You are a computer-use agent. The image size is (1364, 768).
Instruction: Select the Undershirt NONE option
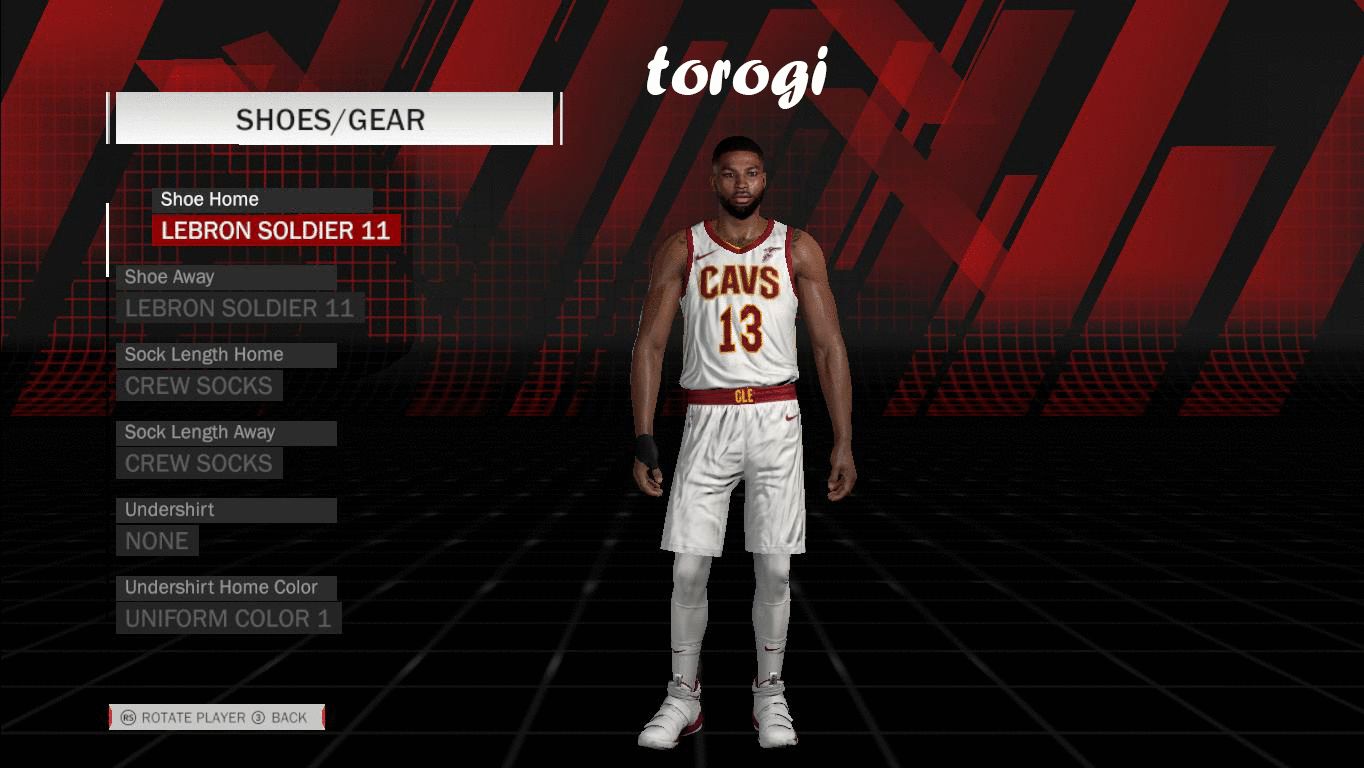click(x=157, y=541)
